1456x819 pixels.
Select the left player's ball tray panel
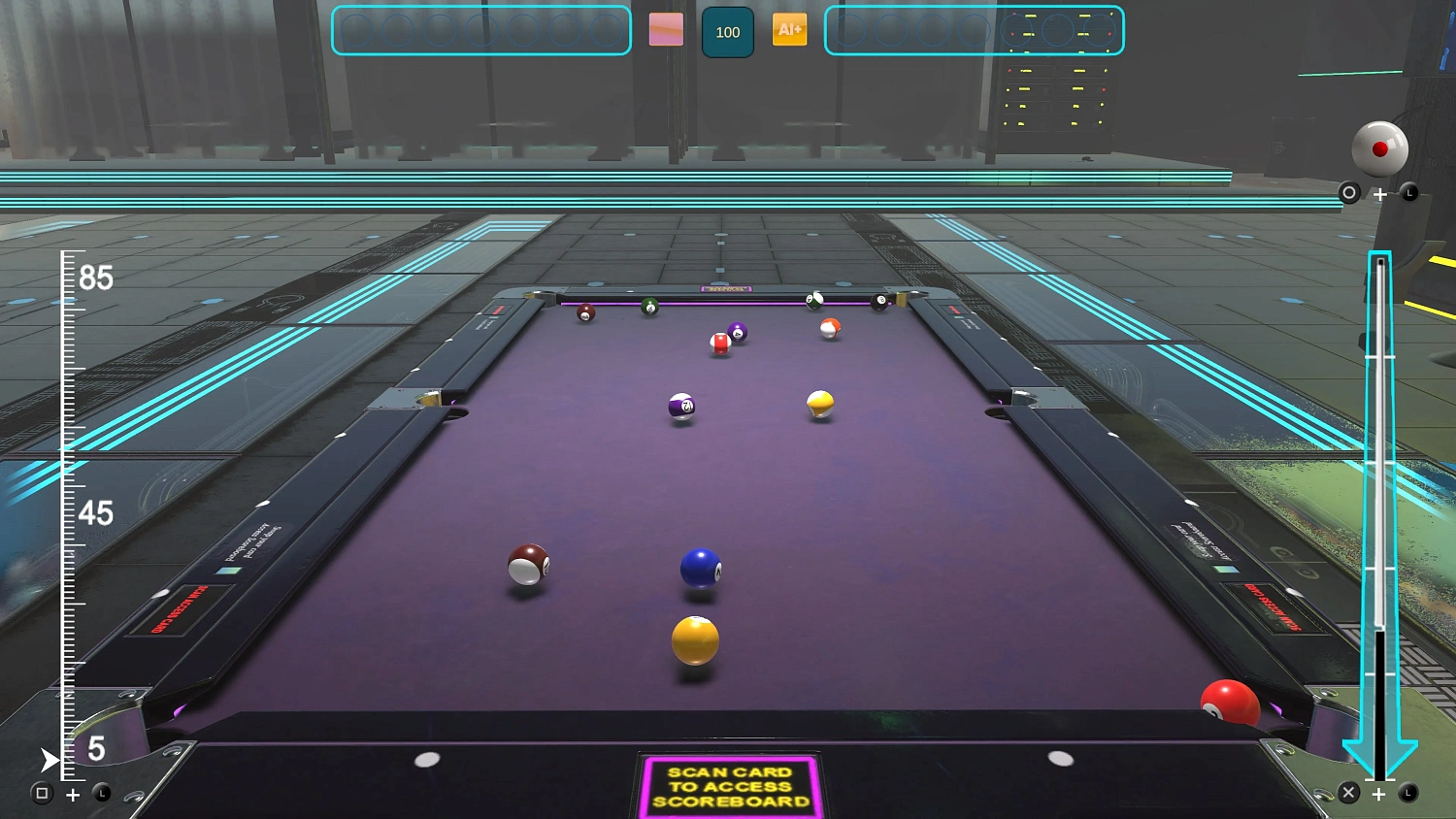480,30
